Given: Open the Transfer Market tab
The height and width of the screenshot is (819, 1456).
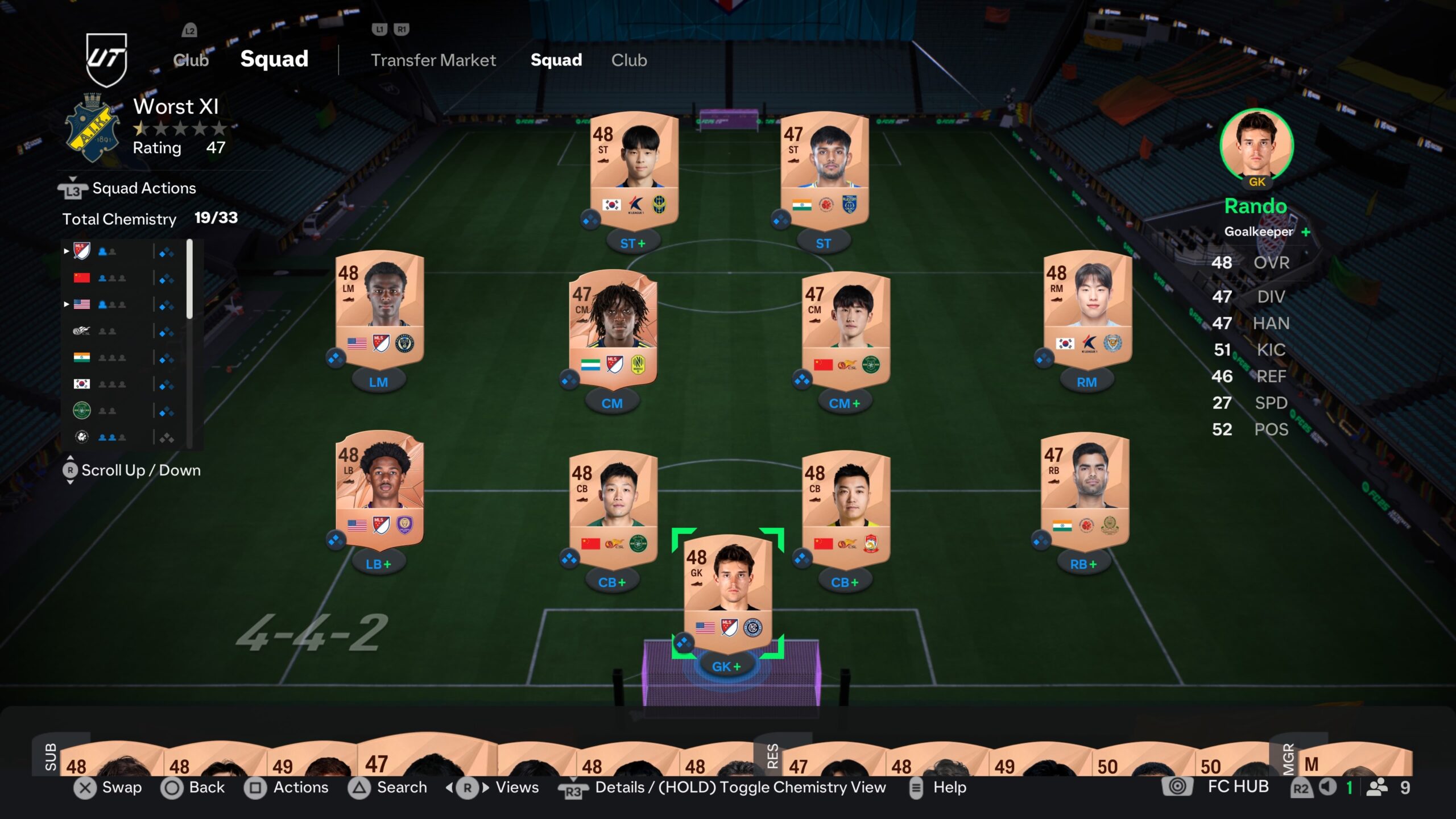Looking at the screenshot, I should tap(433, 60).
